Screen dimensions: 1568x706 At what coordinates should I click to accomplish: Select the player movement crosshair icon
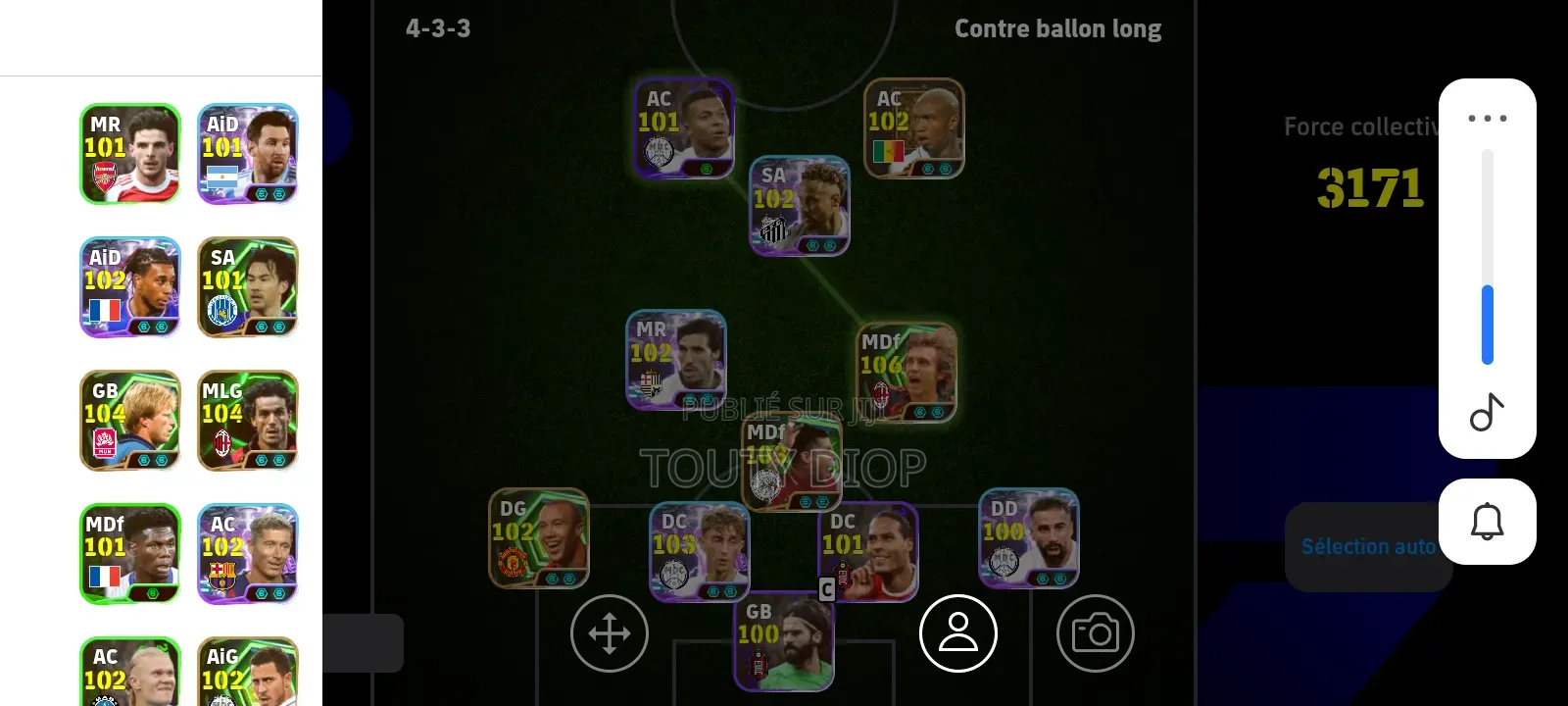[x=609, y=633]
